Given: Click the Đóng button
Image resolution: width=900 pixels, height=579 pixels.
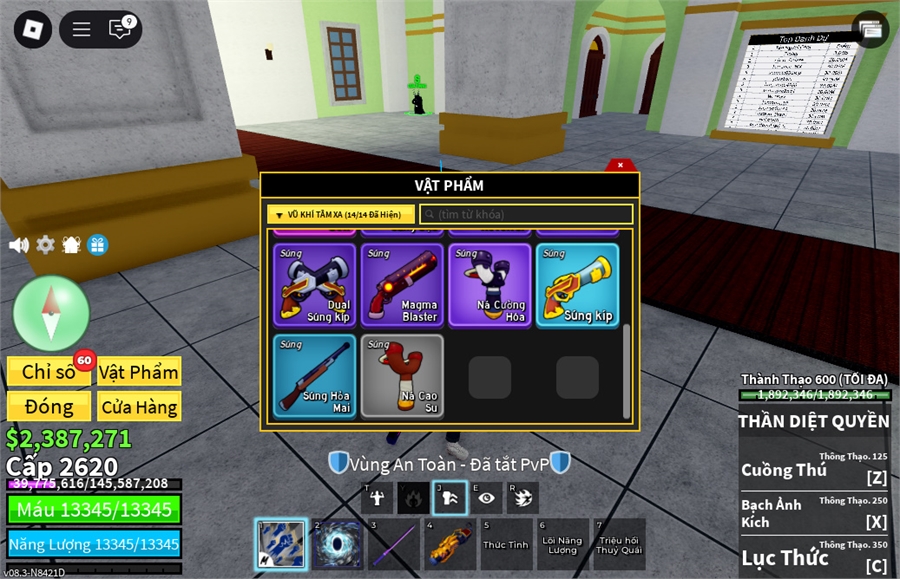Looking at the screenshot, I should point(49,407).
